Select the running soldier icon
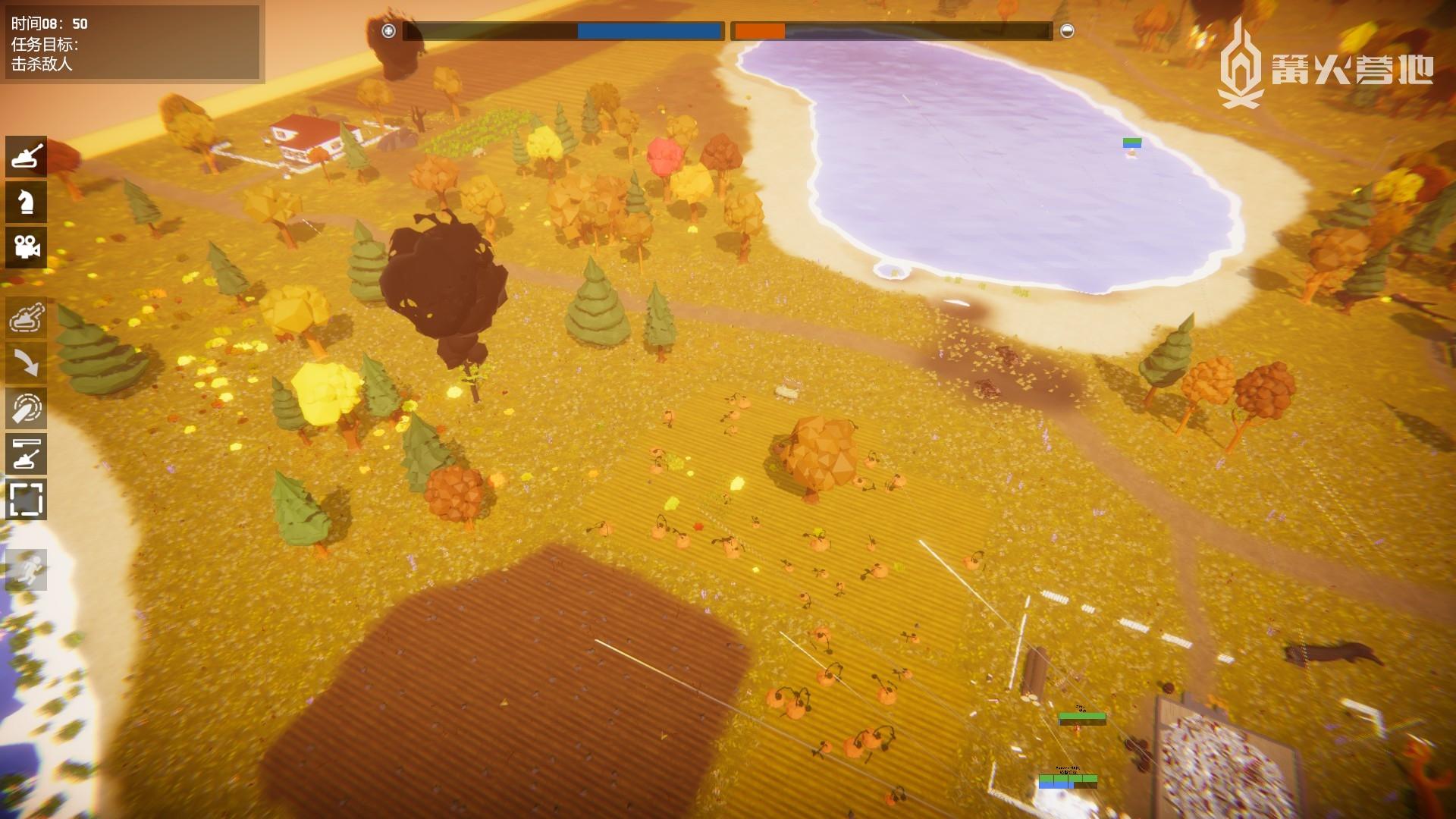The width and height of the screenshot is (1456, 819). (27, 570)
